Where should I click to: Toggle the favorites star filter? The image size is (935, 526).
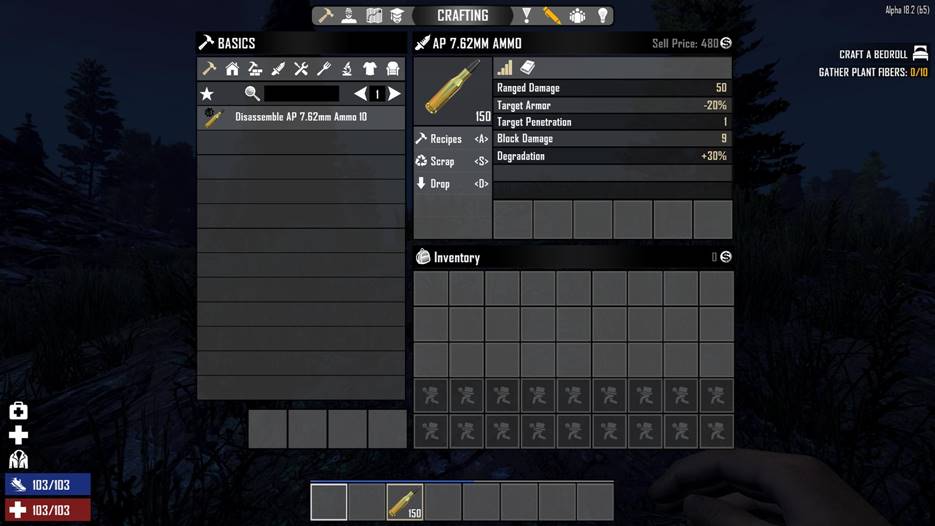207,94
